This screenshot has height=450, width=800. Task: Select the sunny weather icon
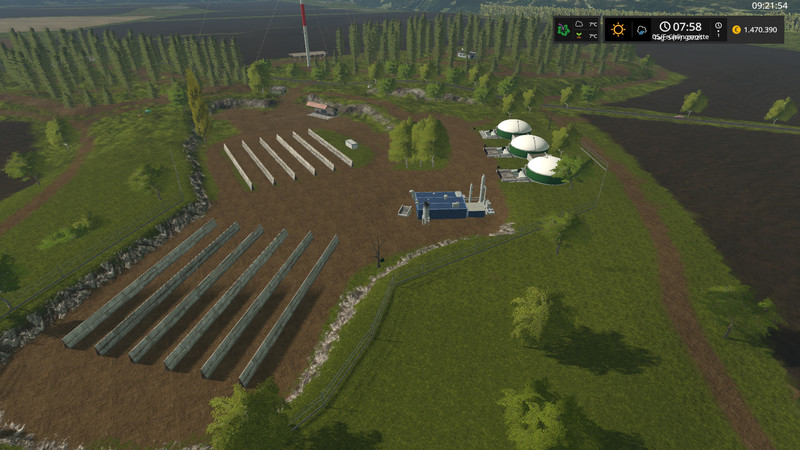[x=618, y=29]
